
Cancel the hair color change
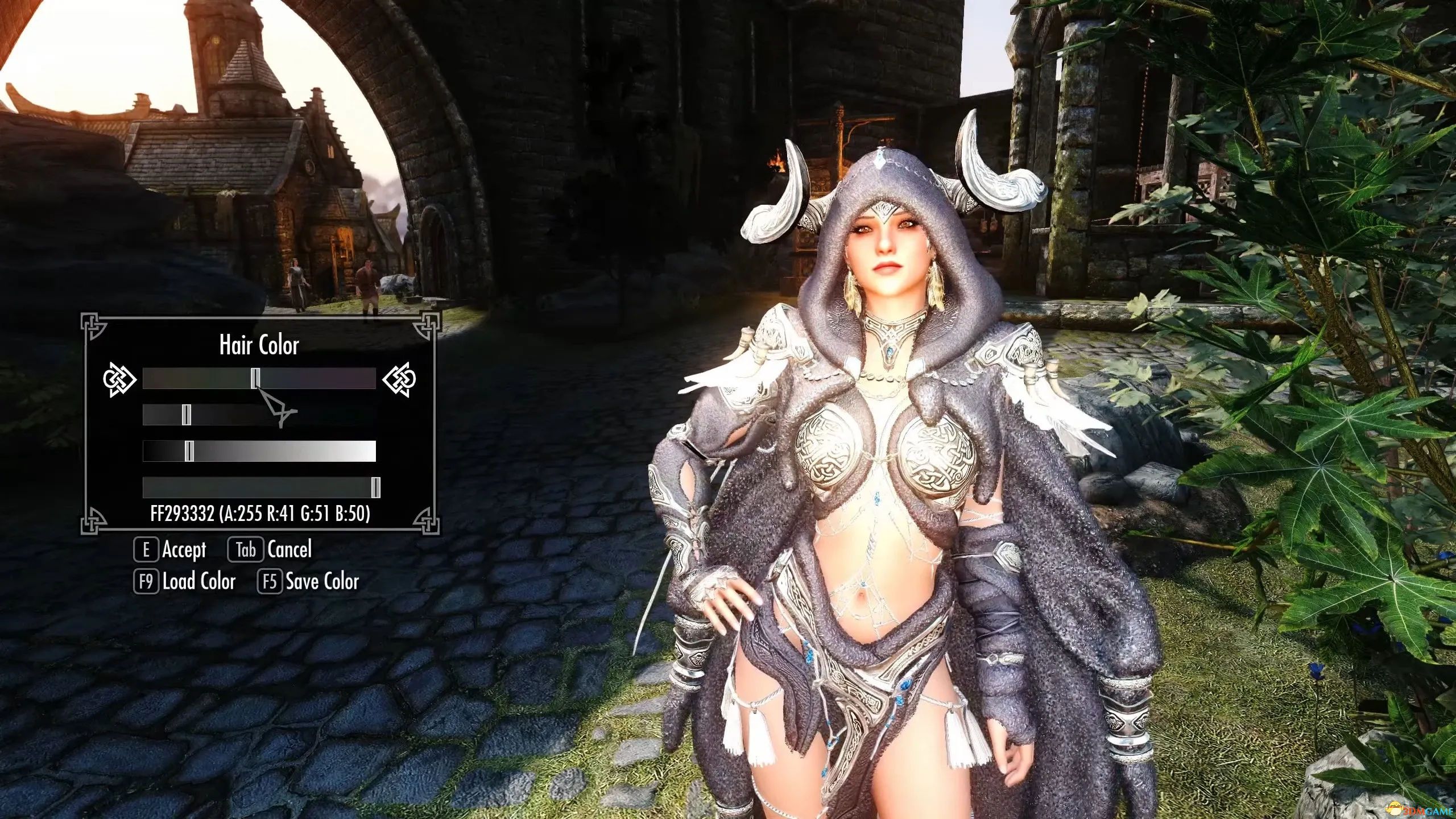[x=271, y=550]
